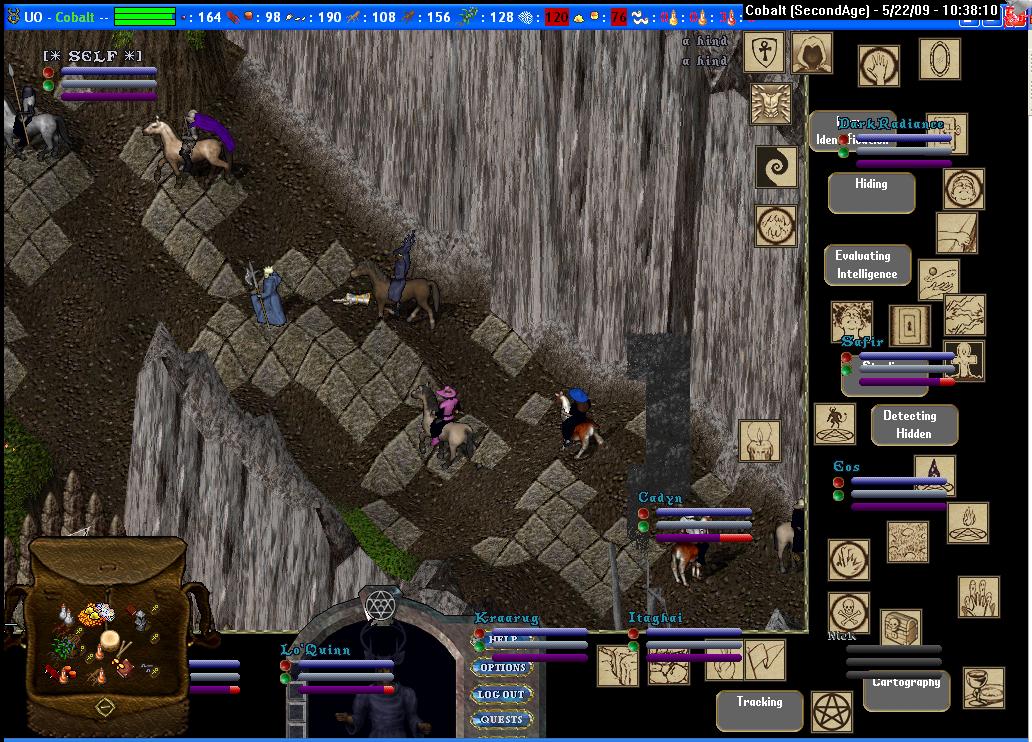Screen dimensions: 1032x742
Task: Click the Log Out button
Action: [x=501, y=694]
